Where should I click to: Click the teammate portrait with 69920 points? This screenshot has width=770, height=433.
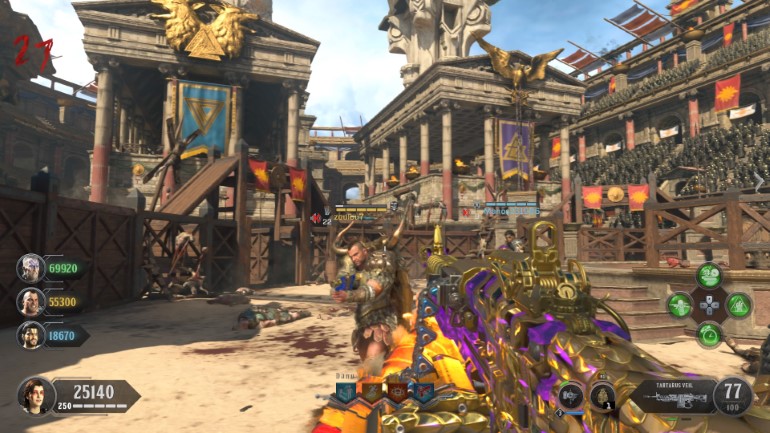tap(30, 268)
